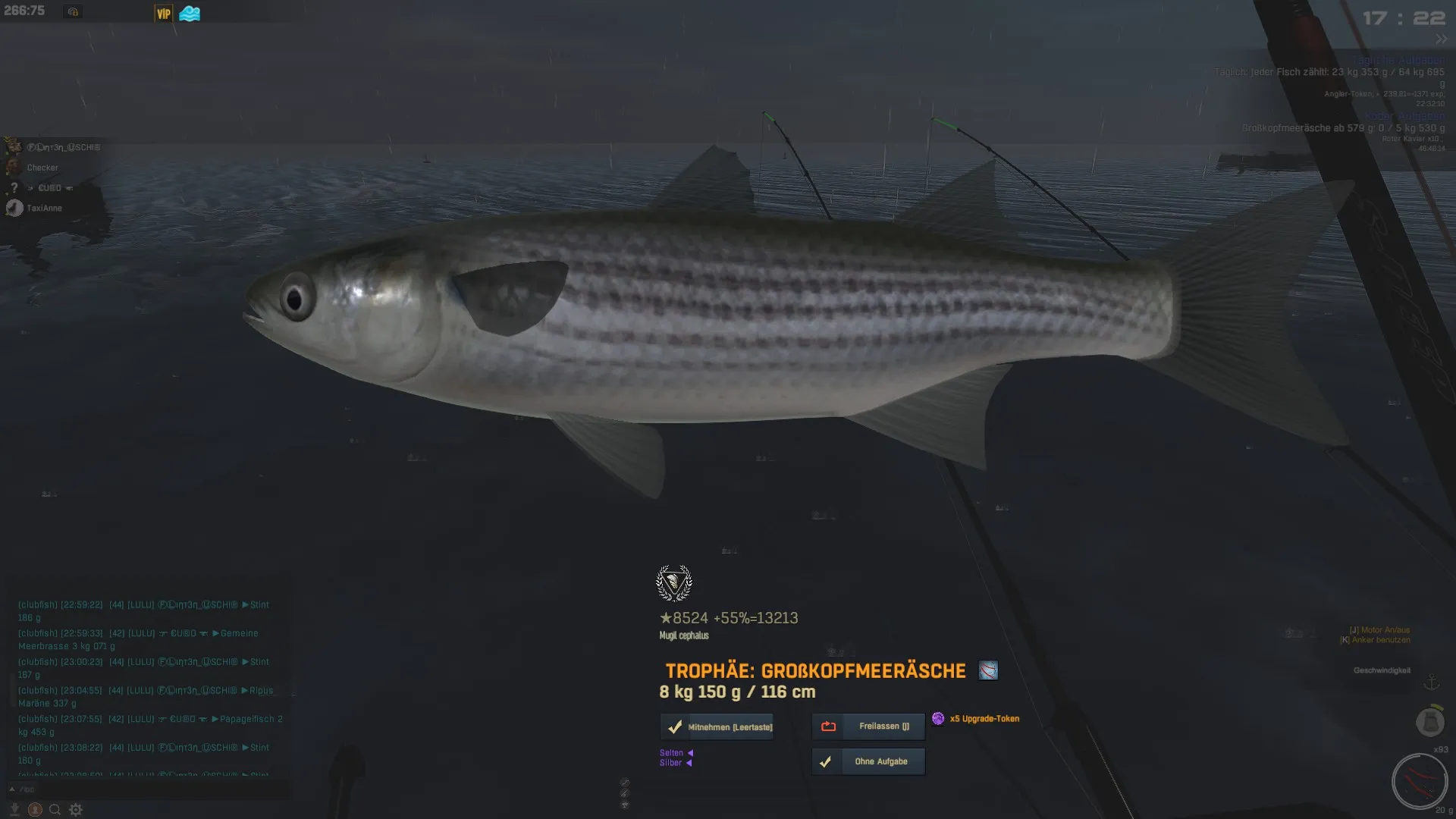The width and height of the screenshot is (1456, 819).
Task: Expand the tasks panel with double arrow
Action: click(x=1441, y=39)
